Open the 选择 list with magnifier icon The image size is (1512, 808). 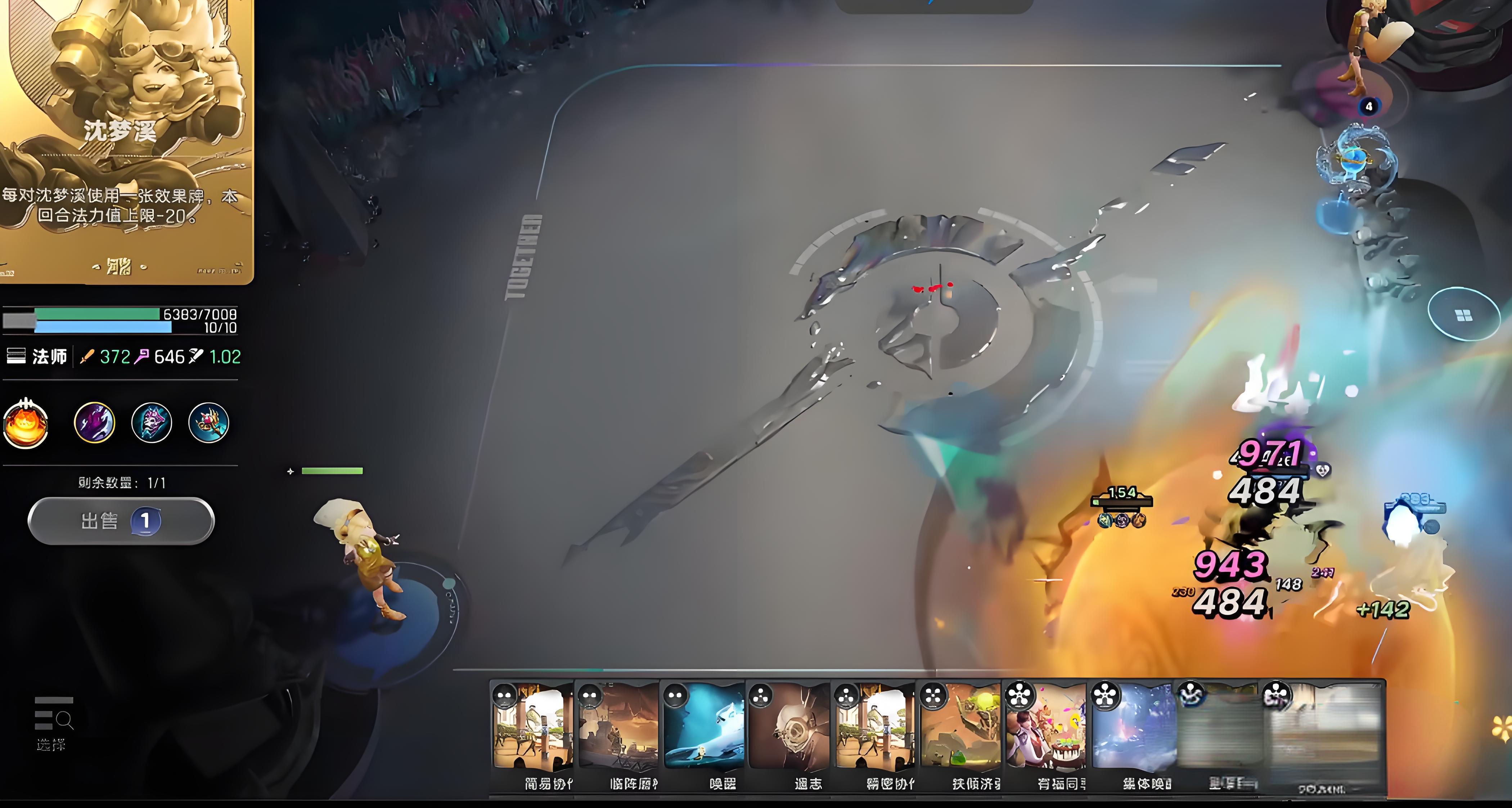(x=53, y=723)
